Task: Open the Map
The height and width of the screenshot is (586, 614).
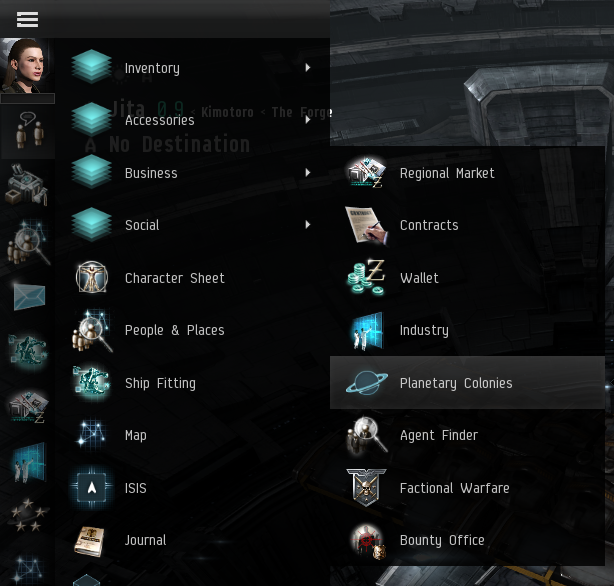Action: tap(135, 435)
